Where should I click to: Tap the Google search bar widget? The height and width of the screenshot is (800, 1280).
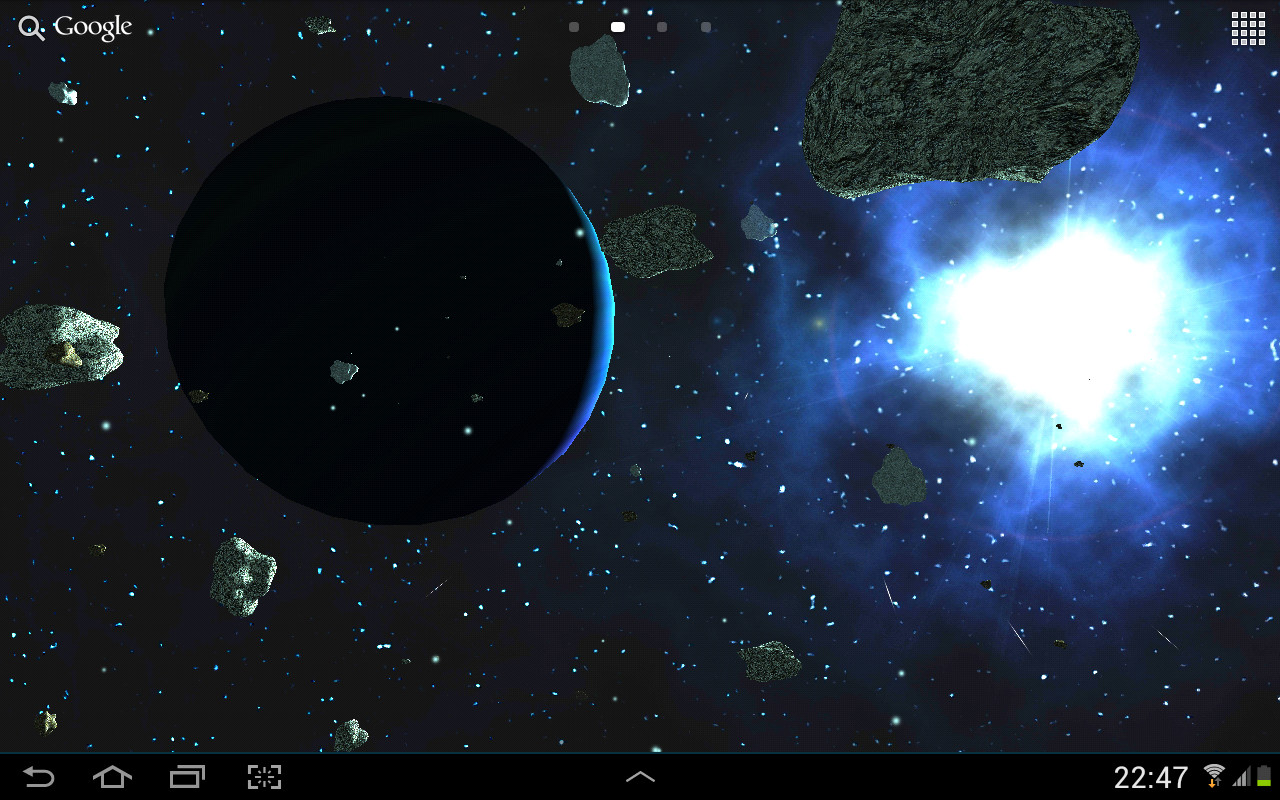(x=75, y=27)
